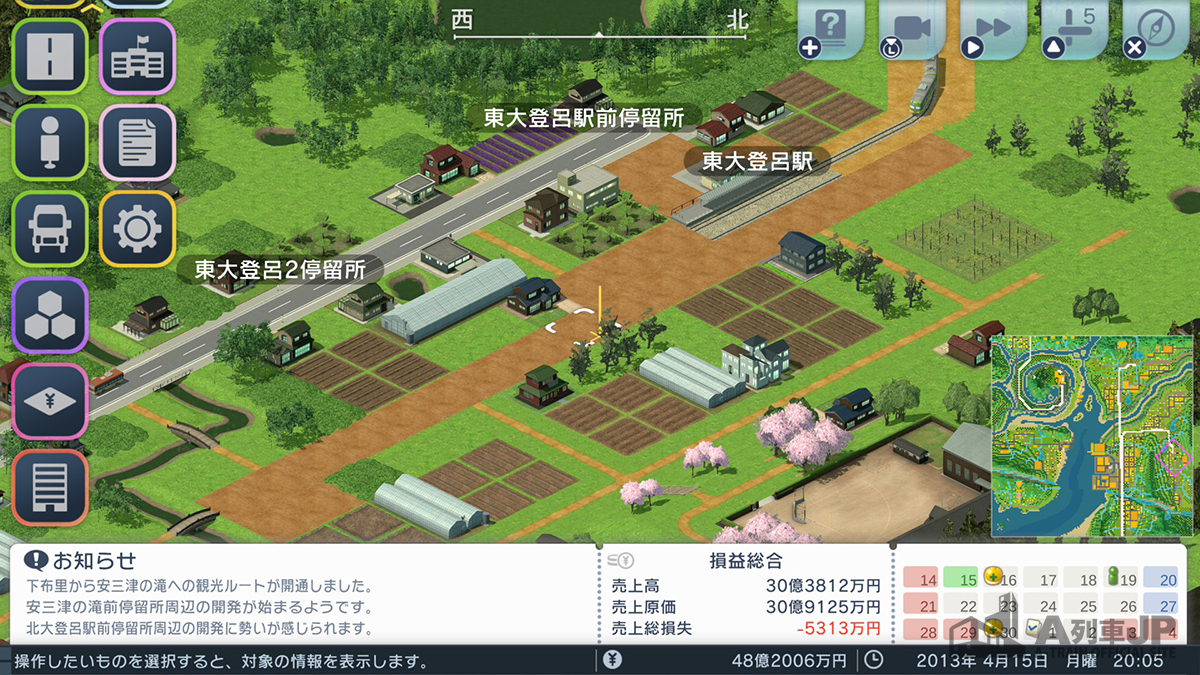Screen dimensions: 1200x675
Task: Open the bus and truck vehicle menu
Action: 50,229
